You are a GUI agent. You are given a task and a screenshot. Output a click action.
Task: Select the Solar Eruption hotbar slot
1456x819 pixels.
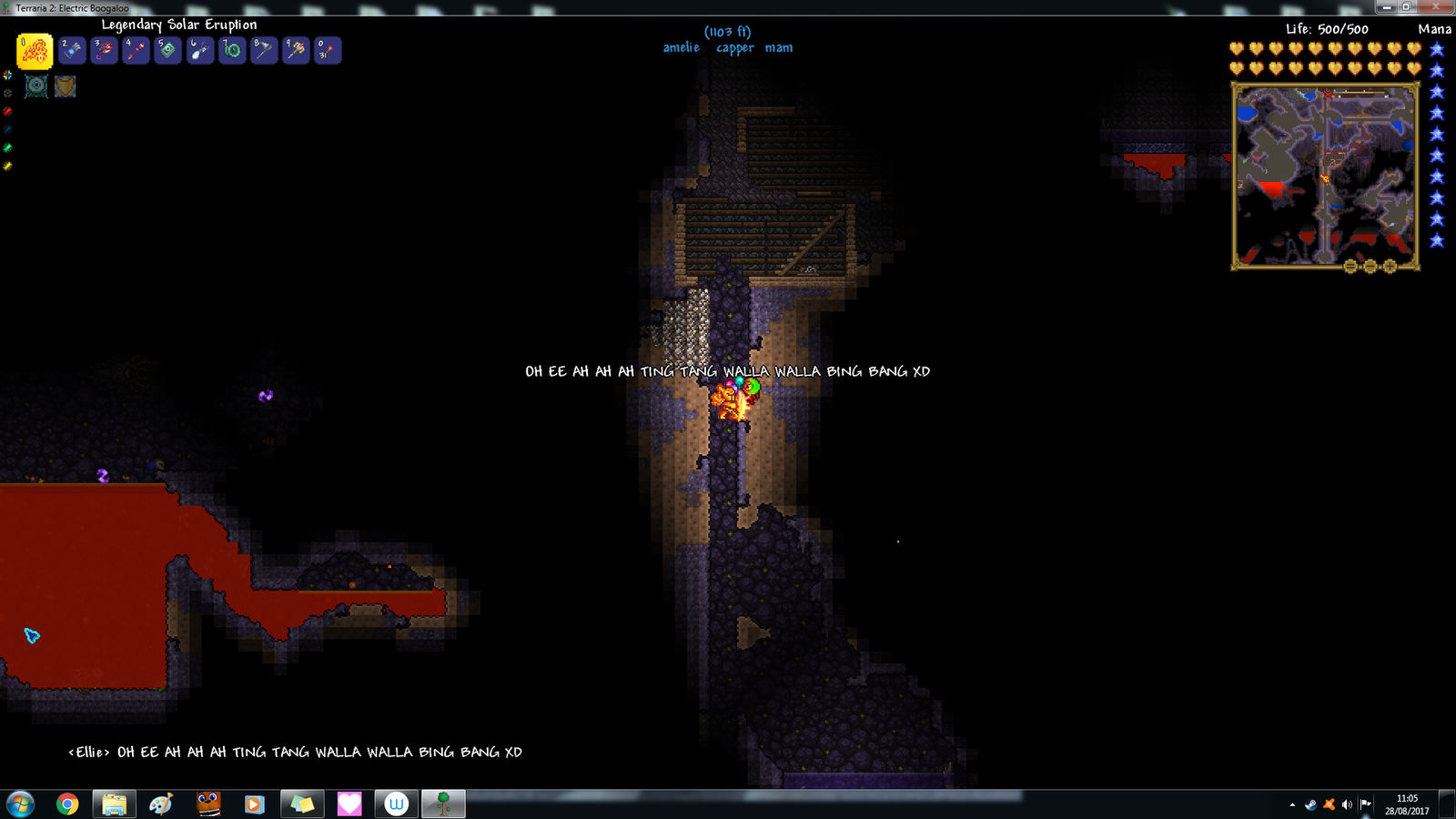point(35,51)
